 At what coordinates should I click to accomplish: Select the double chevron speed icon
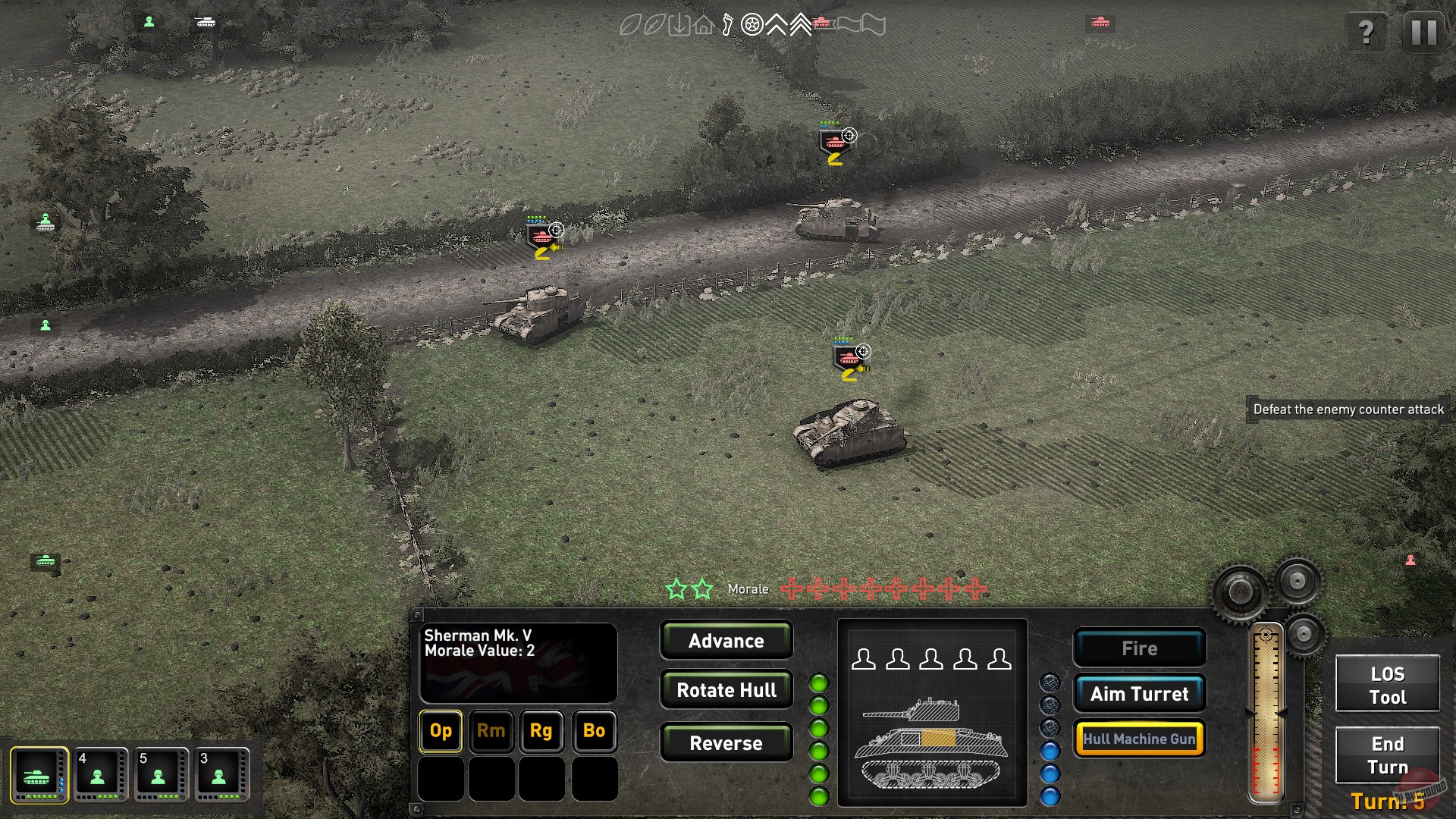[x=800, y=24]
